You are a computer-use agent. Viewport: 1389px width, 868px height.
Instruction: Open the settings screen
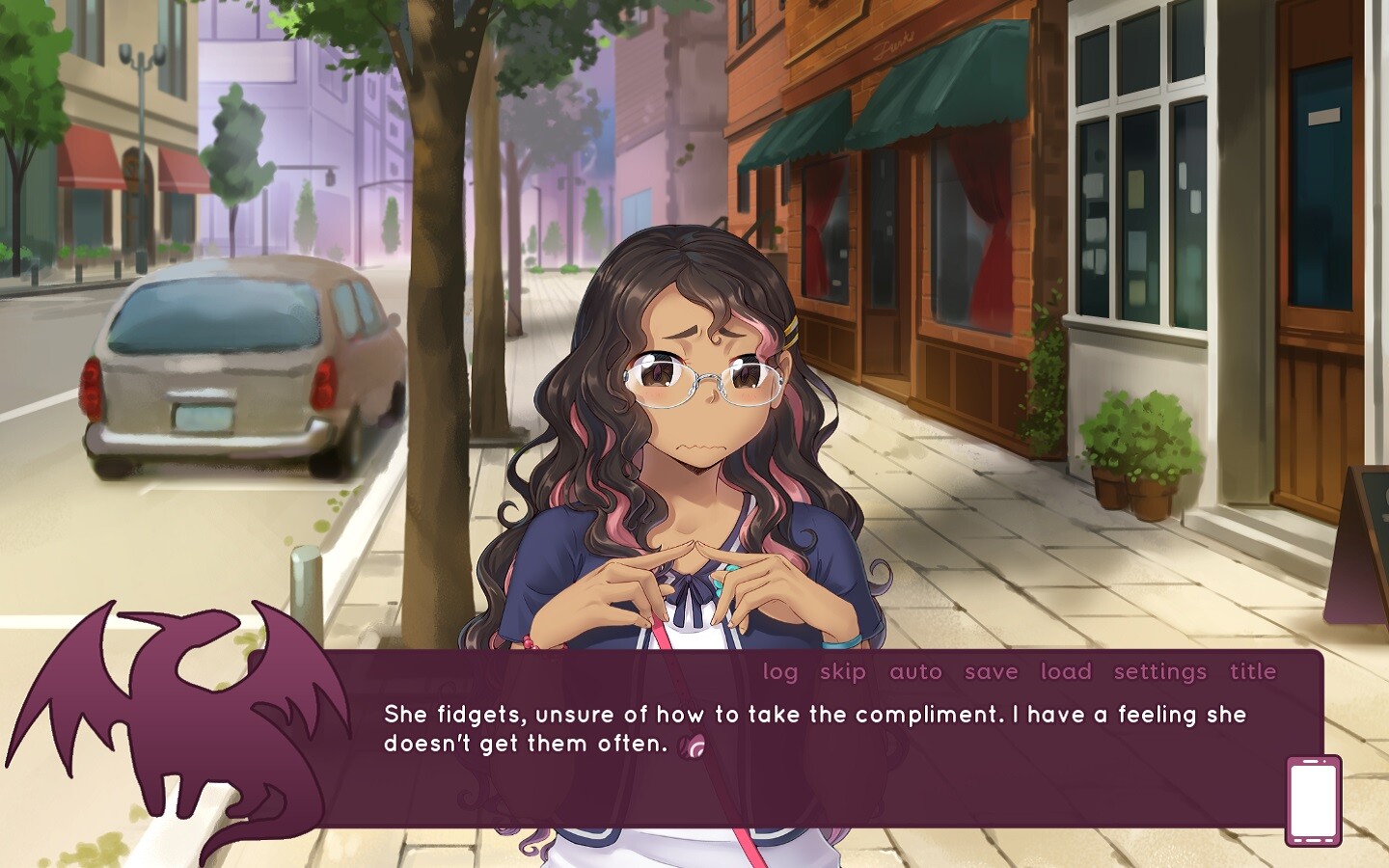[1157, 672]
